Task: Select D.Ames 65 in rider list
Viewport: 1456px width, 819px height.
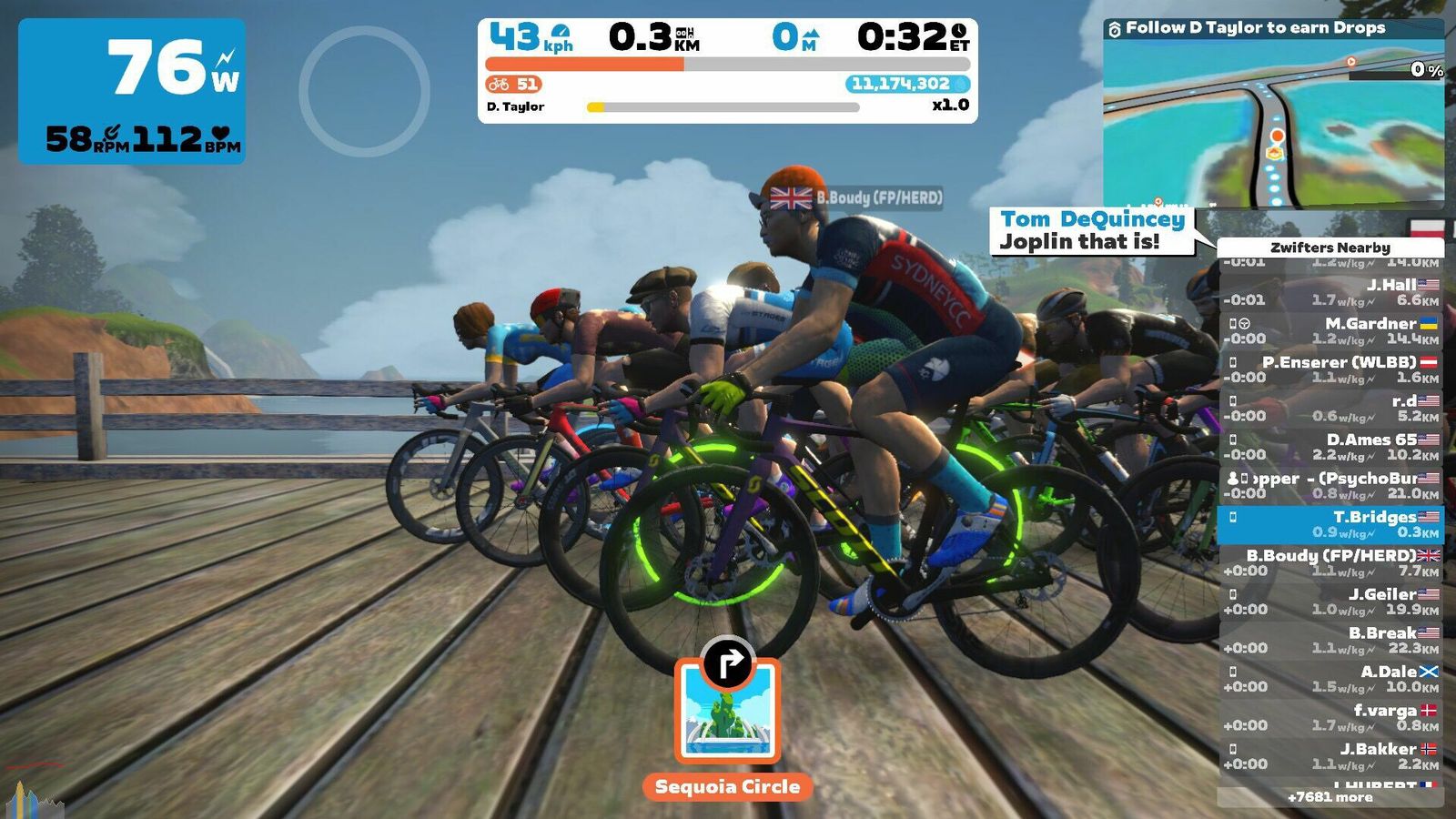Action: pyautogui.click(x=1330, y=447)
